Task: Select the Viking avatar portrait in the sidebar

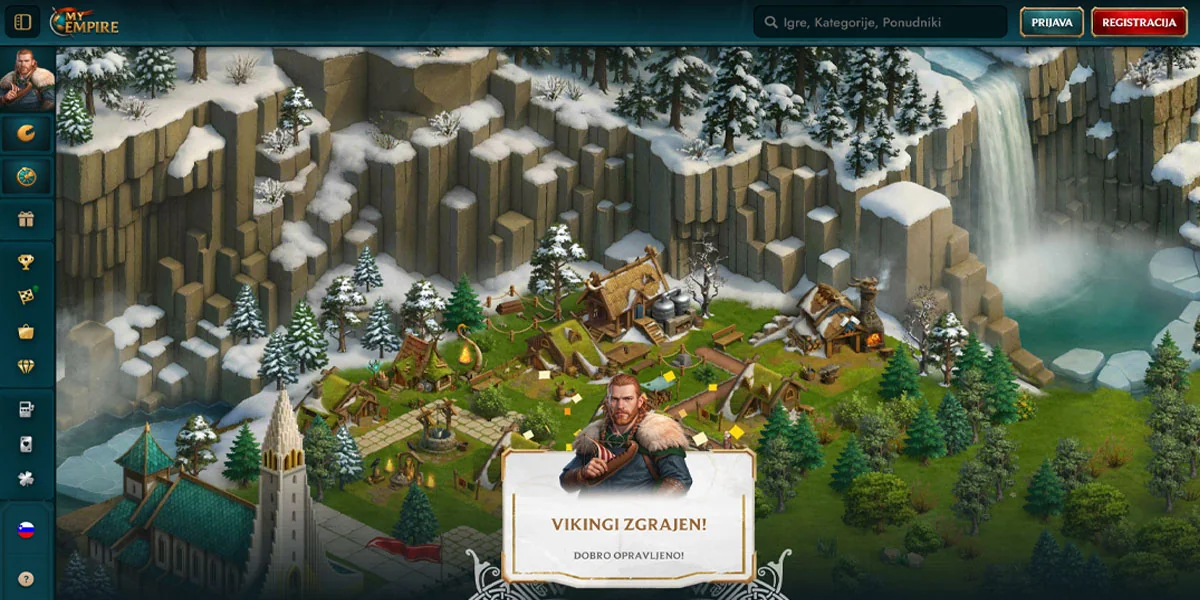Action: point(26,78)
